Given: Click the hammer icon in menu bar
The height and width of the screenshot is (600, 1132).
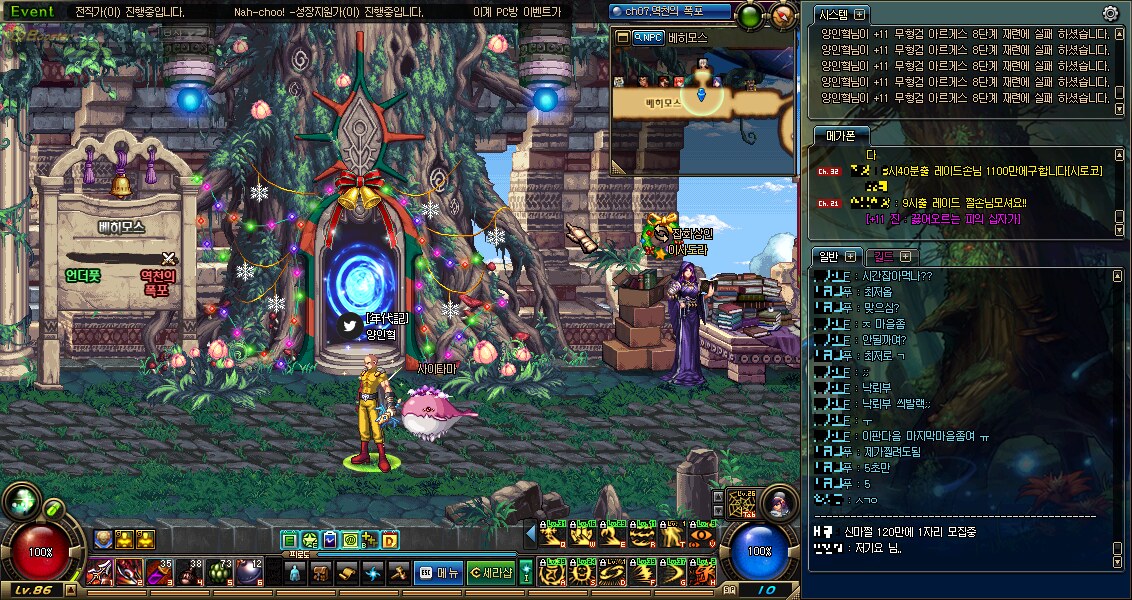Looking at the screenshot, I should (398, 573).
